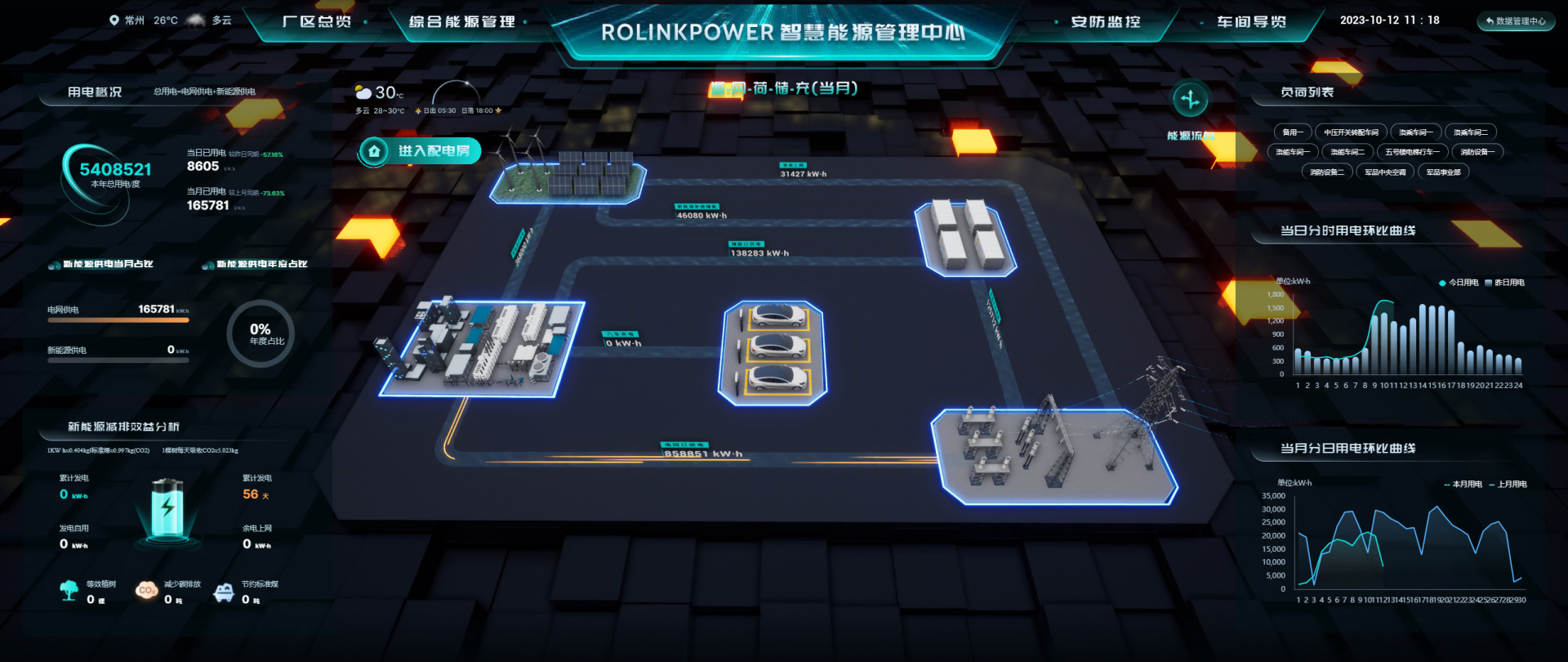Click the CO2 减少碳排放 icon
The height and width of the screenshot is (662, 1568).
coord(147,590)
